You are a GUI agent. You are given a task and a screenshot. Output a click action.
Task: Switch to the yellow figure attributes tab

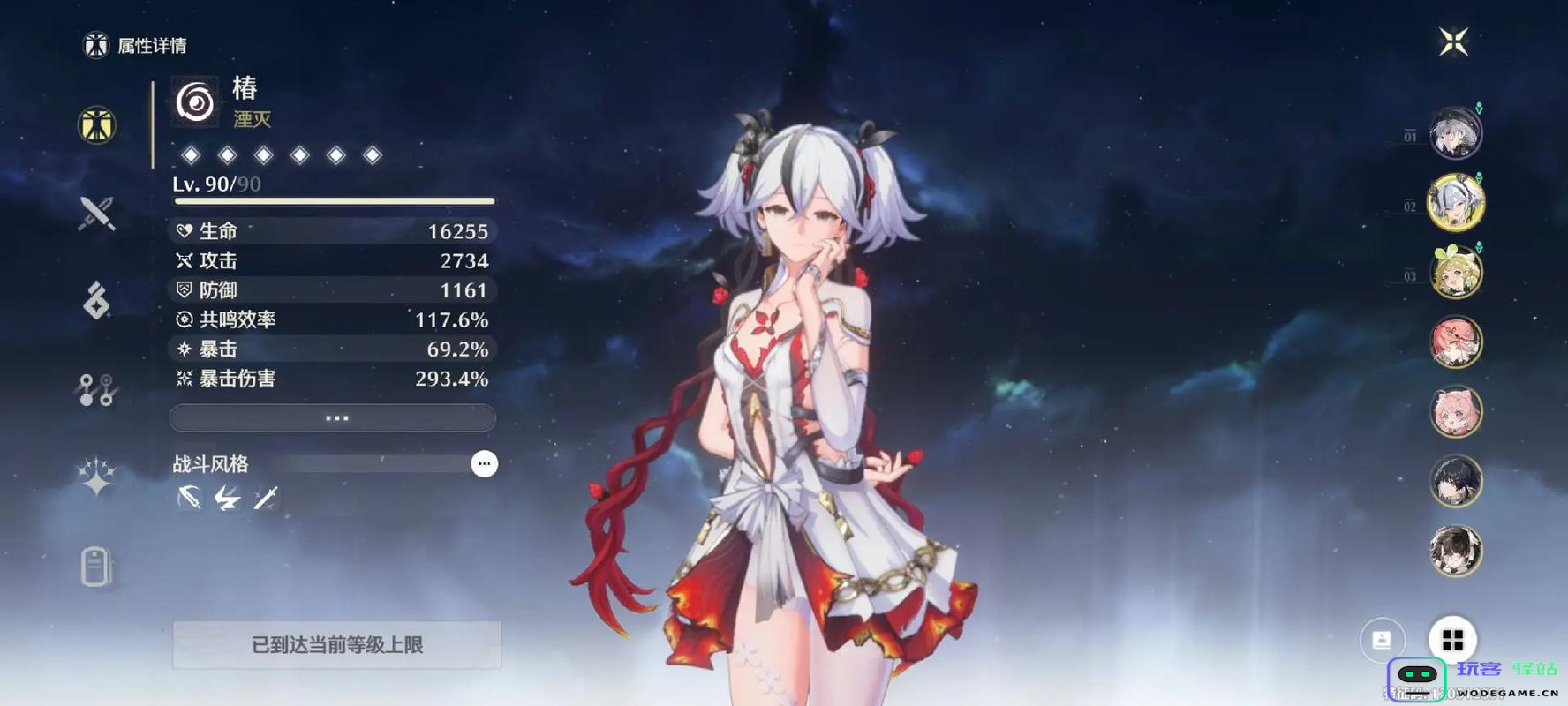pyautogui.click(x=96, y=124)
